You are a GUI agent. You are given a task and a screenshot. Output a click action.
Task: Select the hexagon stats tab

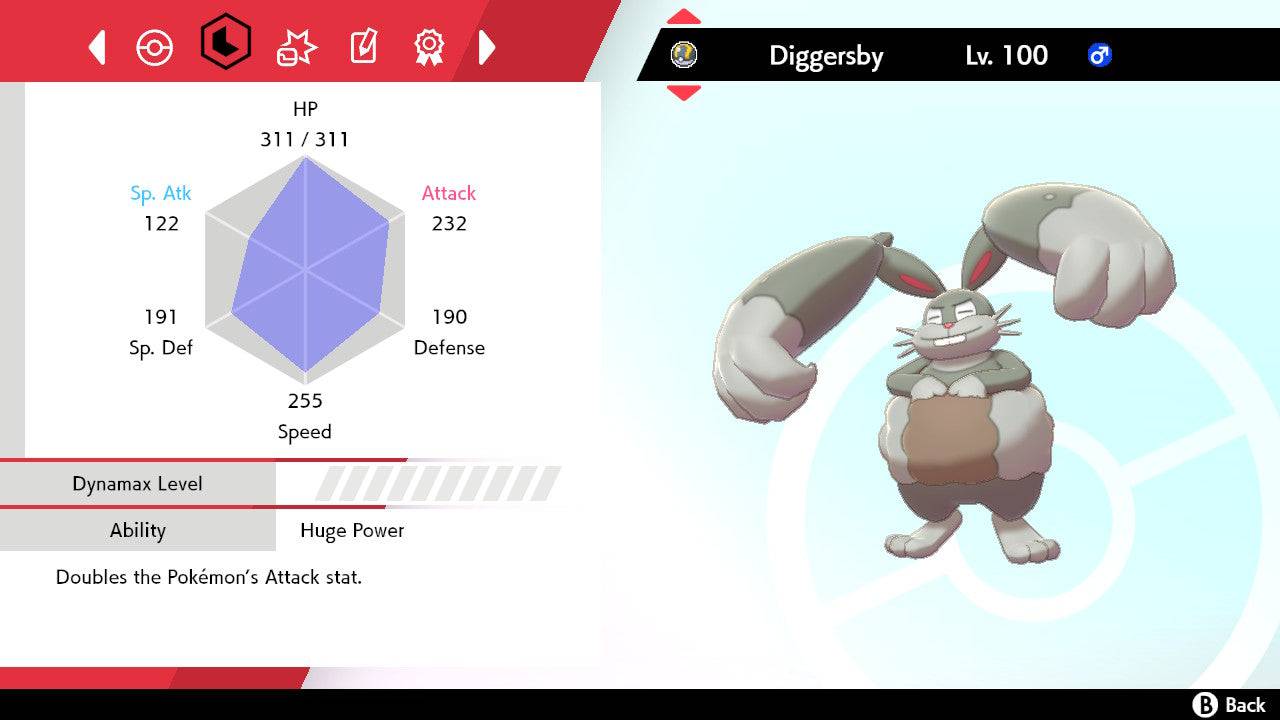(x=226, y=43)
